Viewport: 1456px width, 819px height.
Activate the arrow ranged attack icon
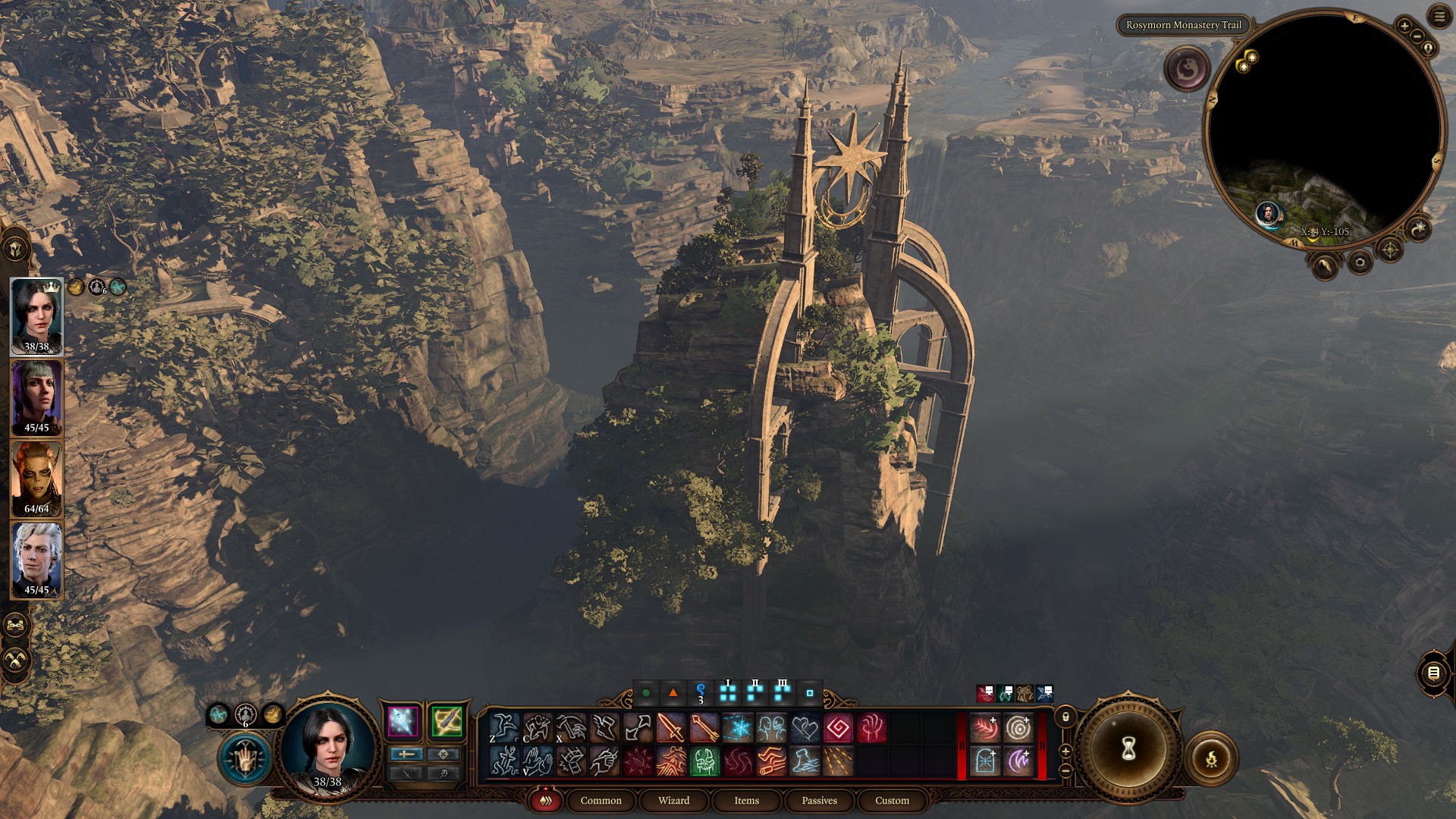pyautogui.click(x=704, y=728)
